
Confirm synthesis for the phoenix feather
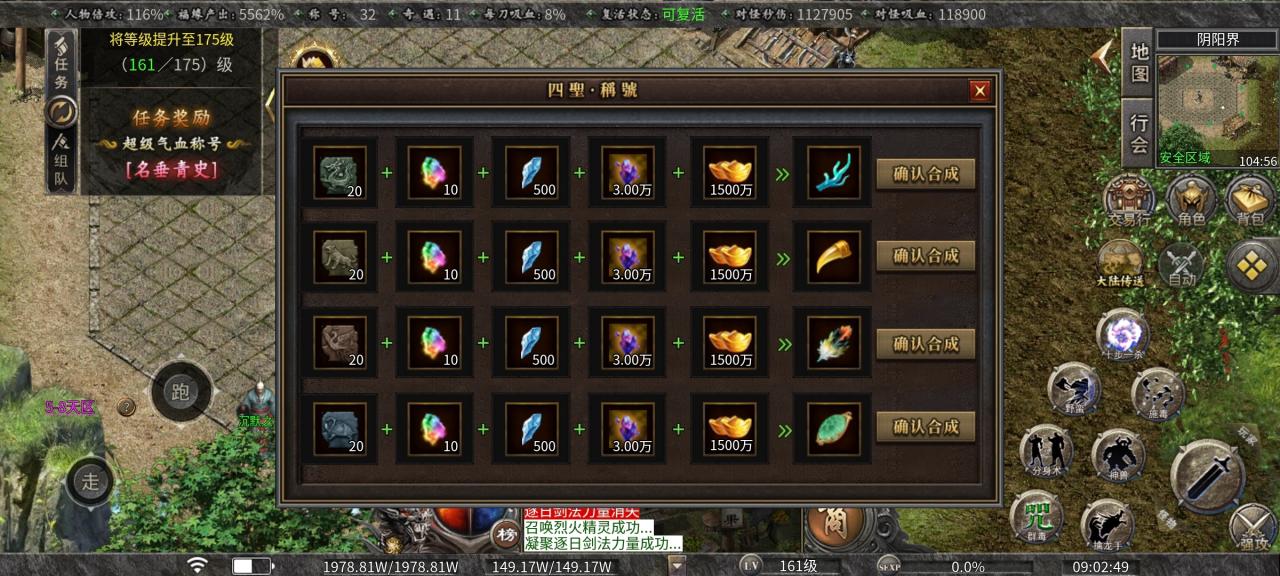coord(925,344)
